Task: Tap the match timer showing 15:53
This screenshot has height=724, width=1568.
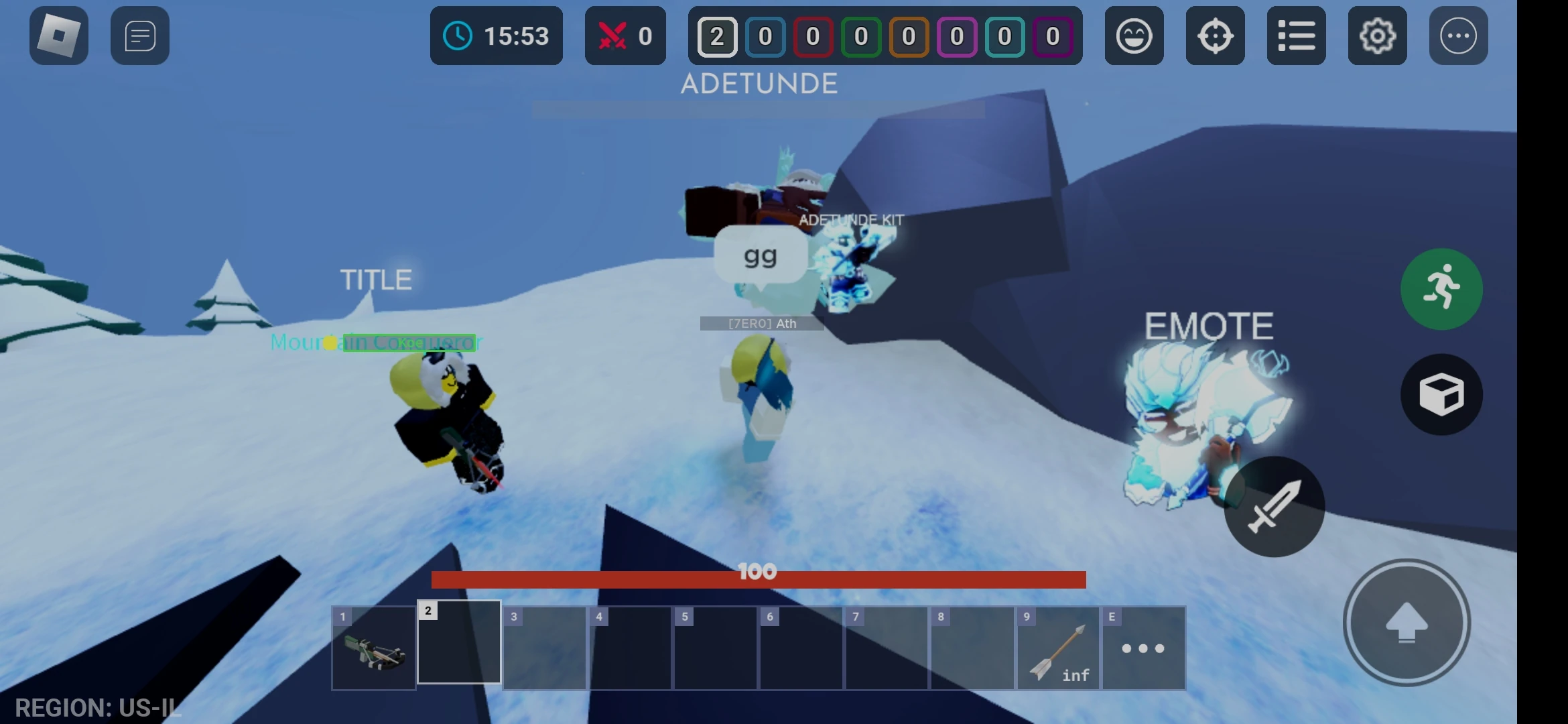Action: [496, 36]
